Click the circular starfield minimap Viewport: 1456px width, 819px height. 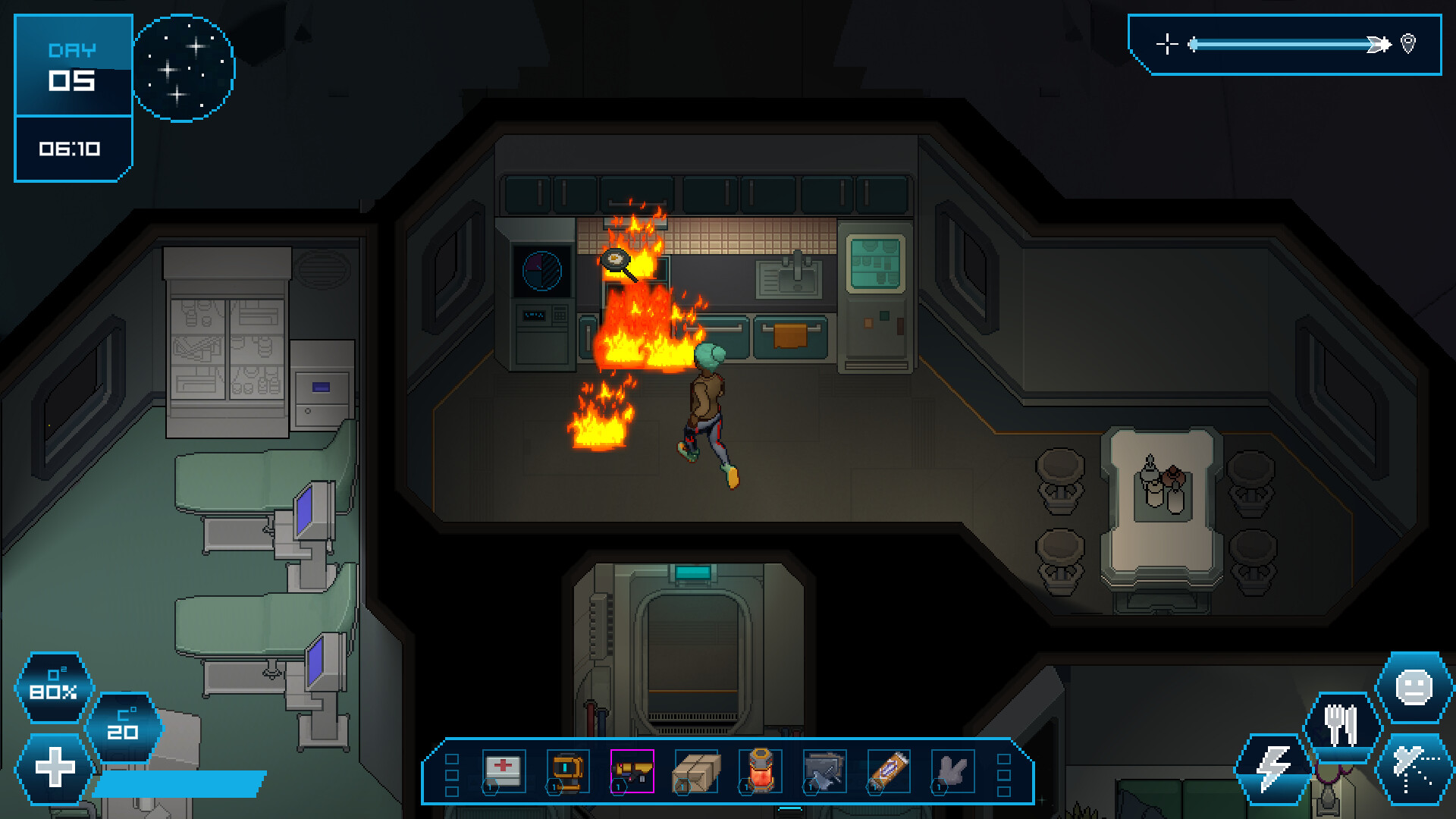(184, 67)
